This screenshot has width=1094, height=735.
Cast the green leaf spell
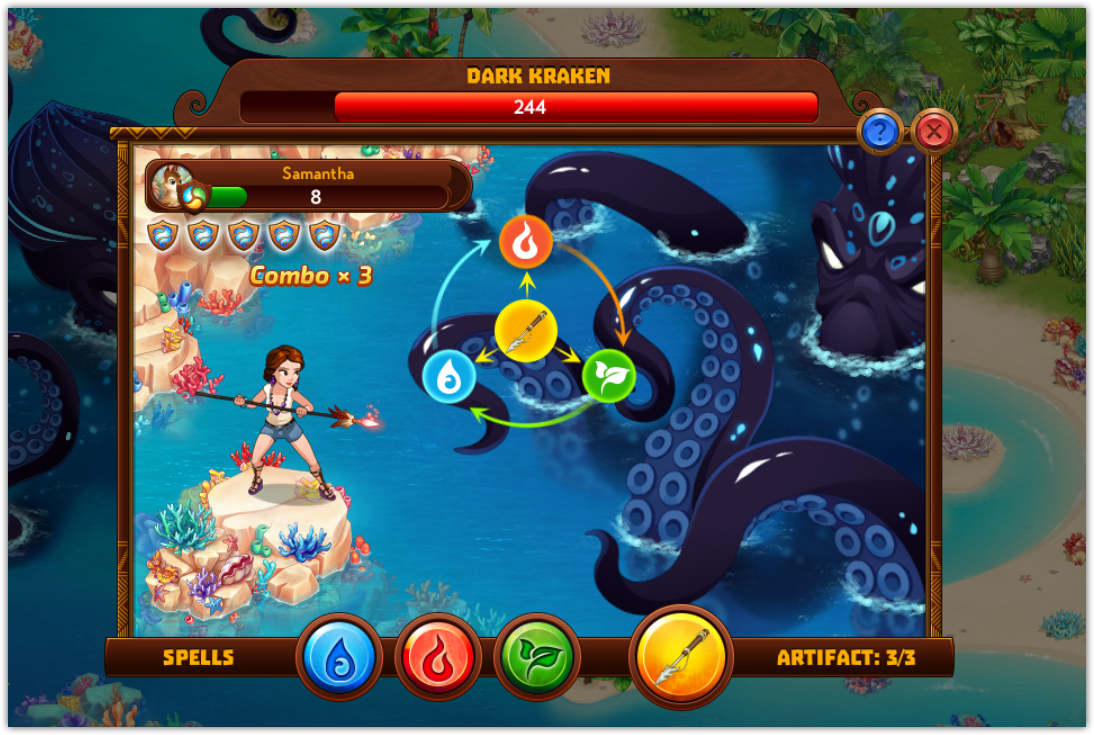537,658
